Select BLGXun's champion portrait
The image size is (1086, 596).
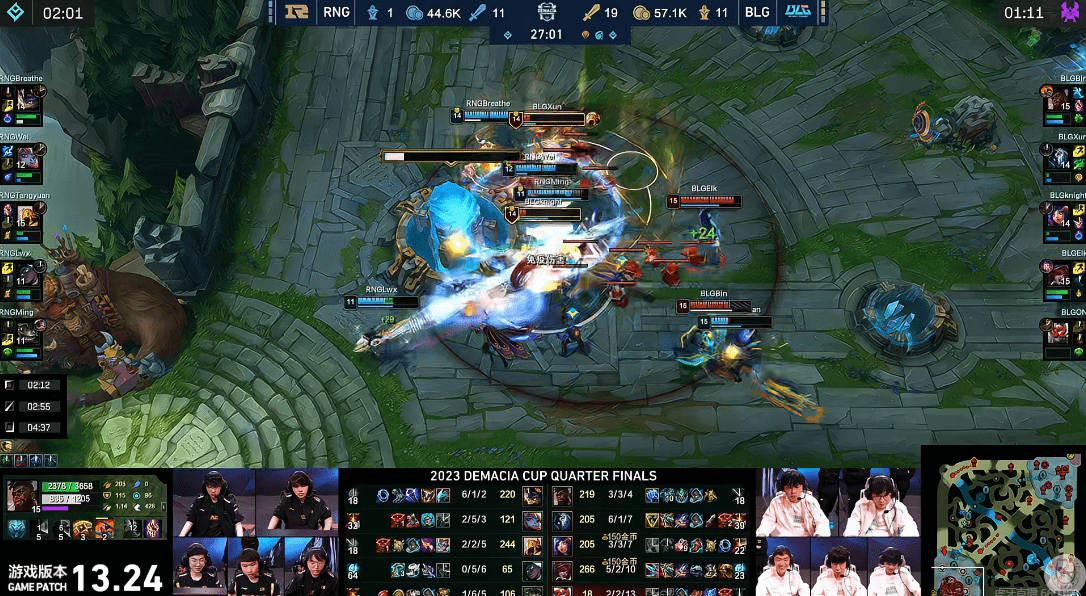click(x=1059, y=157)
